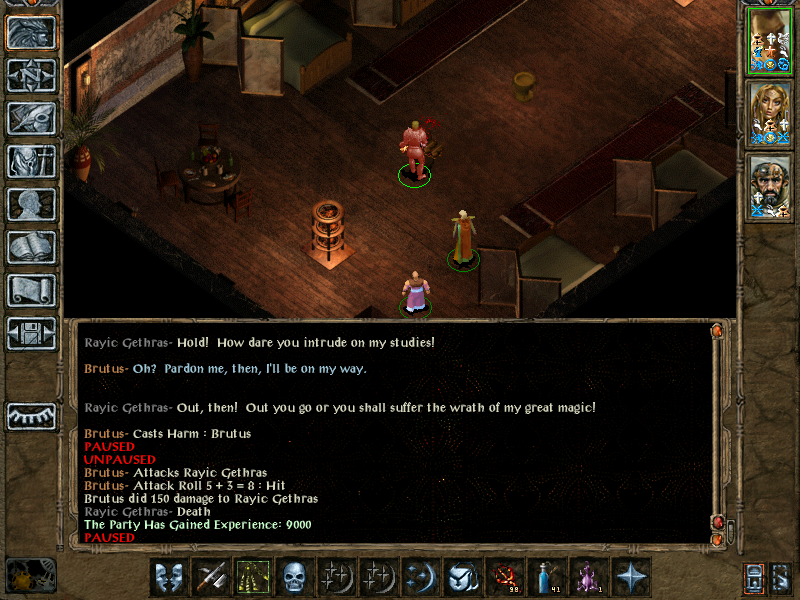Viewport: 800px width, 600px height.
Task: Open the character record head icon
Action: [31, 204]
